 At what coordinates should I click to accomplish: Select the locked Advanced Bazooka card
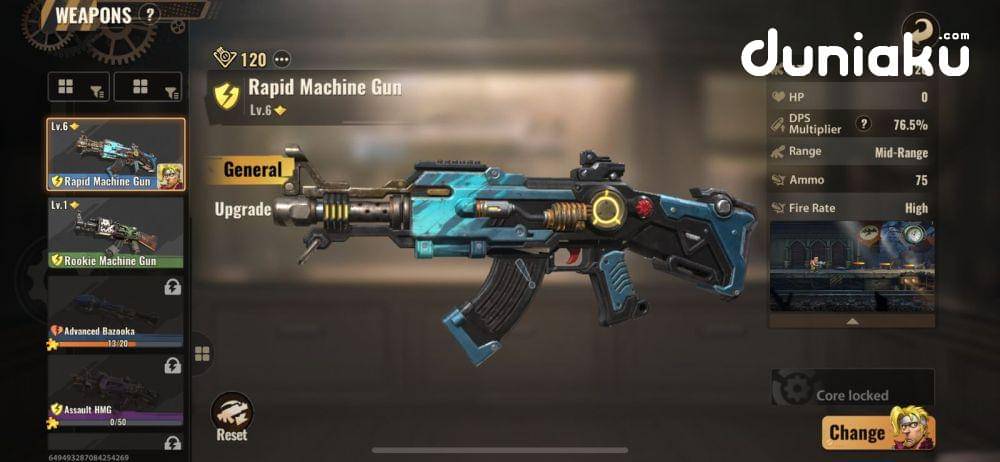(x=116, y=311)
